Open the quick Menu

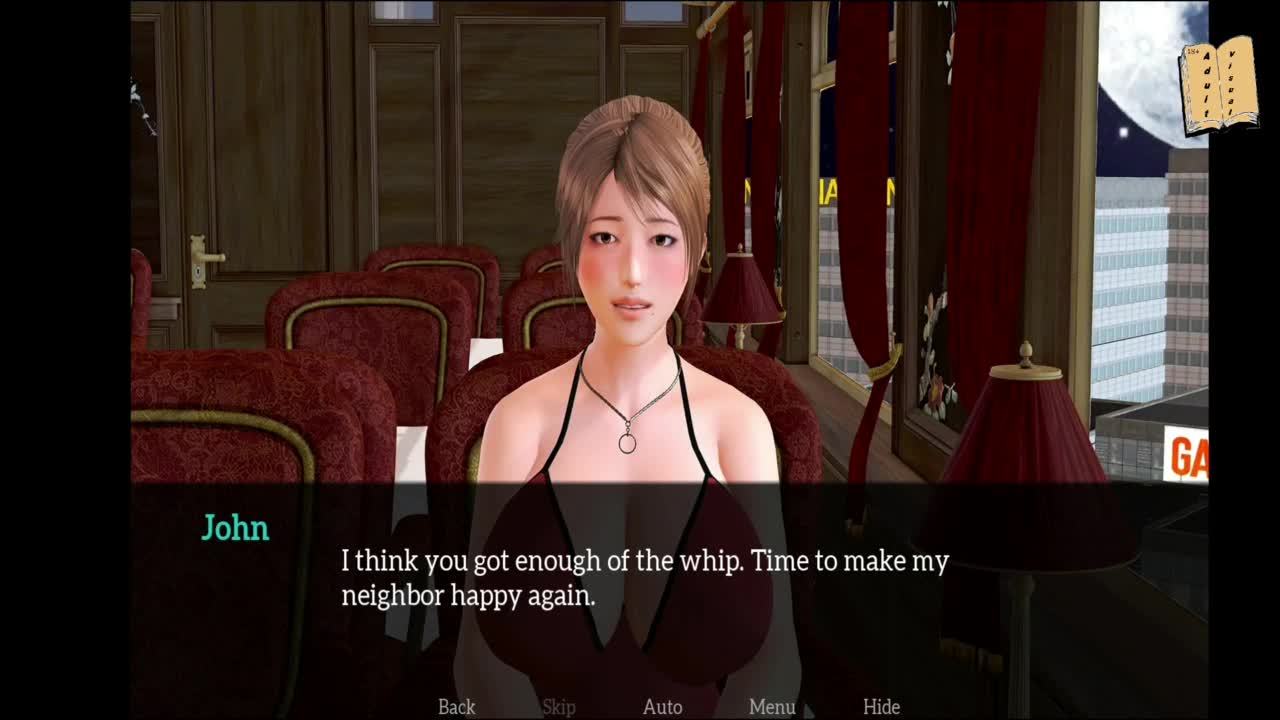pos(772,707)
